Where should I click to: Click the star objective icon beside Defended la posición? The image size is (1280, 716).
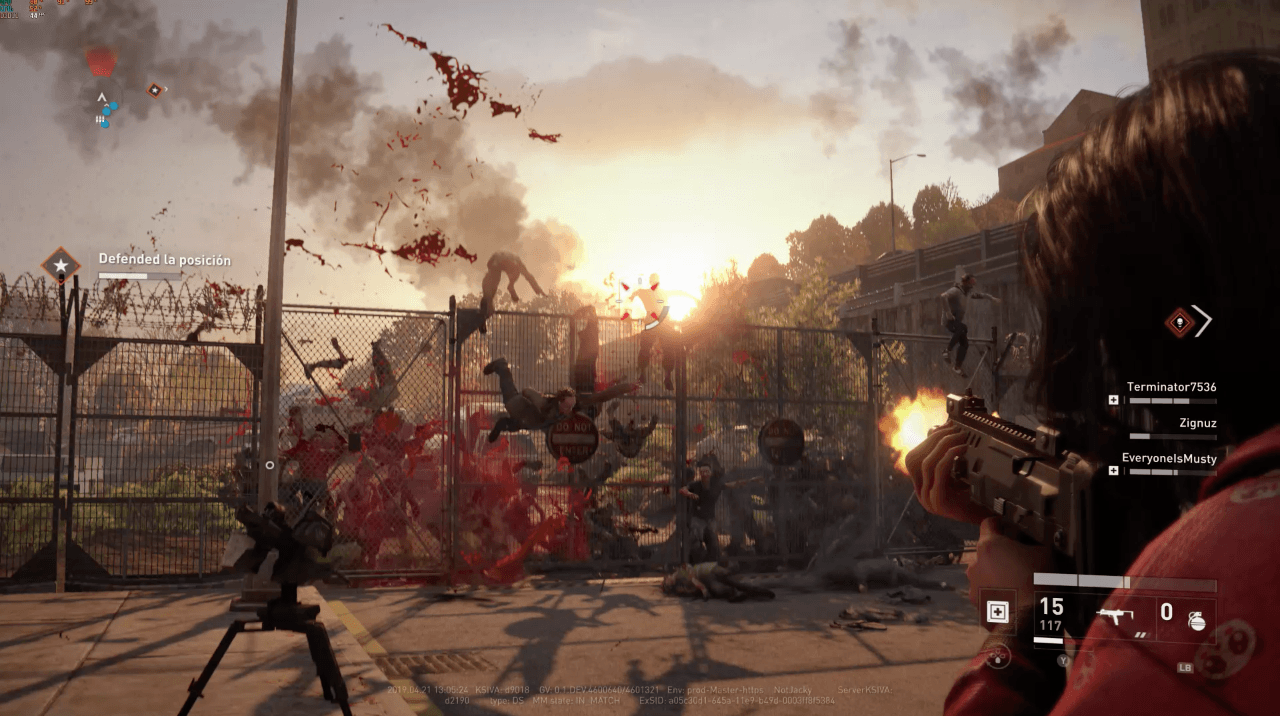(61, 266)
